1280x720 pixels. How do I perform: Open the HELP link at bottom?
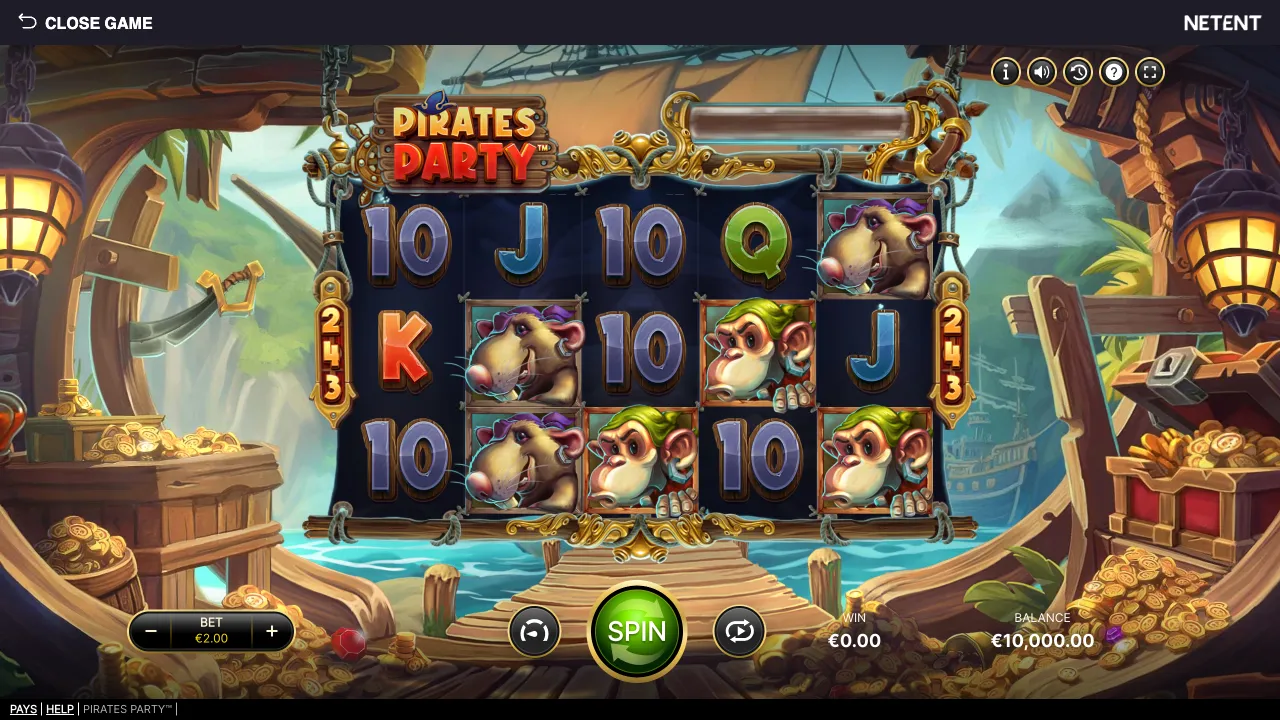click(x=60, y=709)
